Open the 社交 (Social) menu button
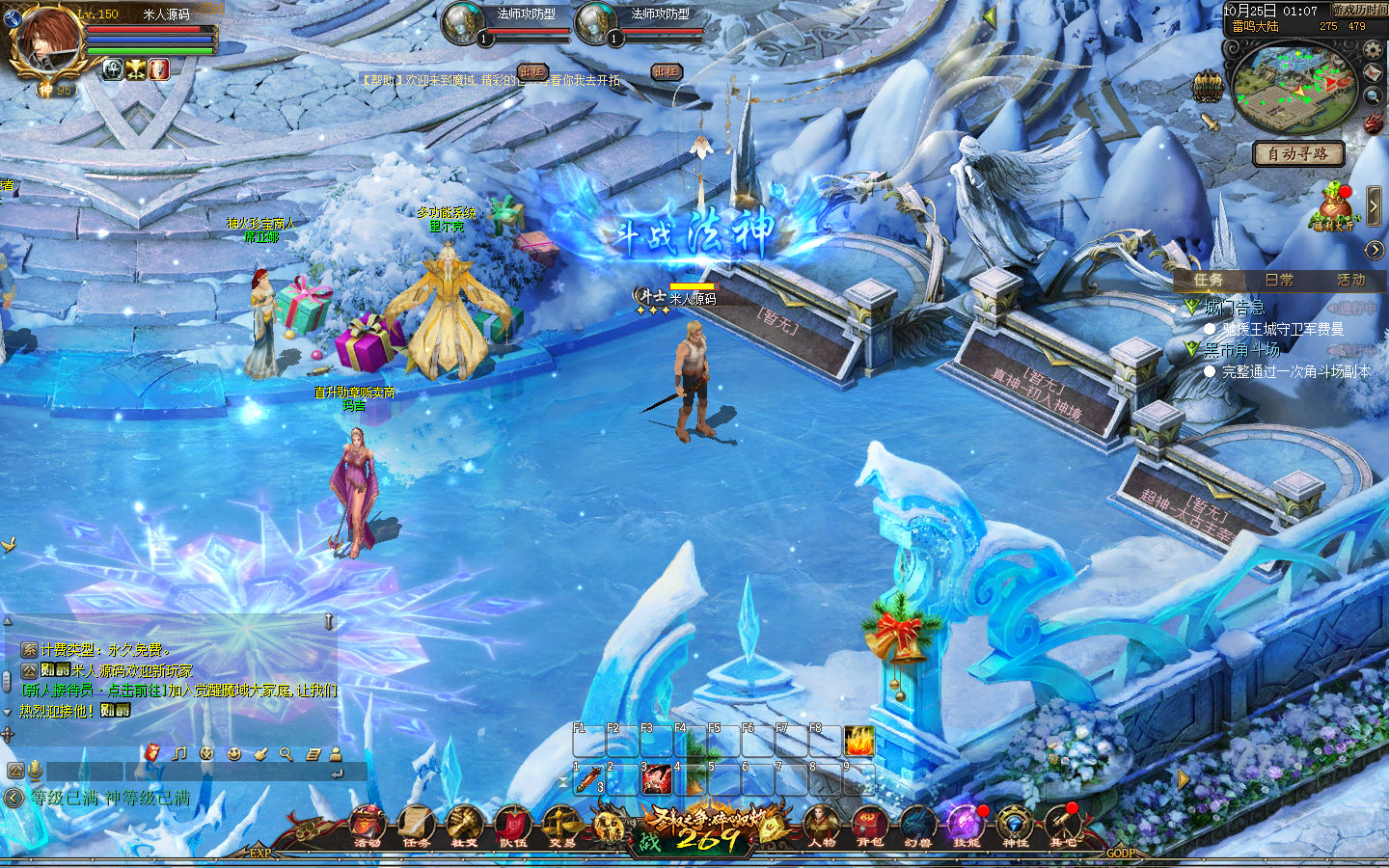 464,827
